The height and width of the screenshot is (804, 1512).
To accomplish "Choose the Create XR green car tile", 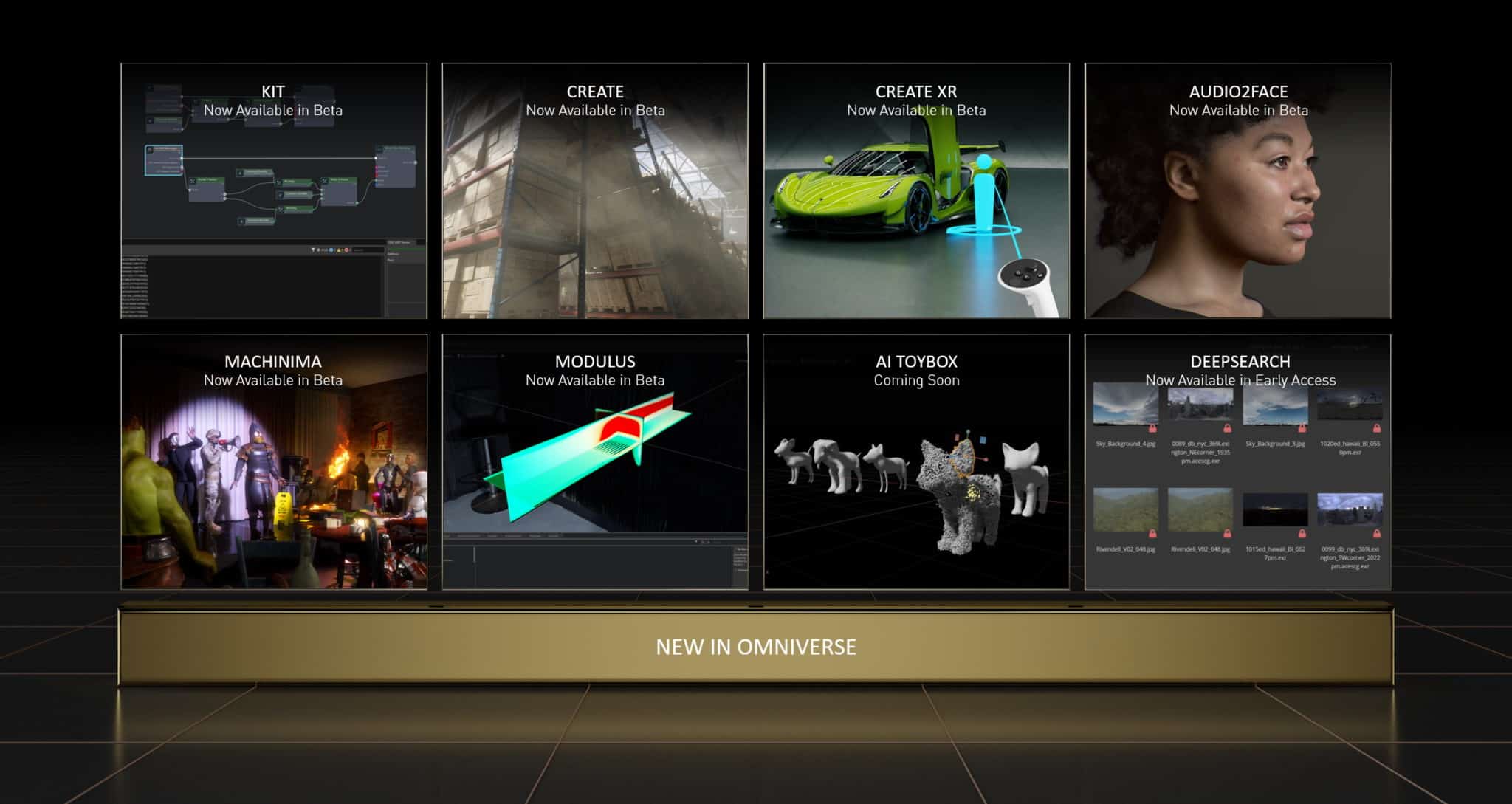I will tap(916, 190).
